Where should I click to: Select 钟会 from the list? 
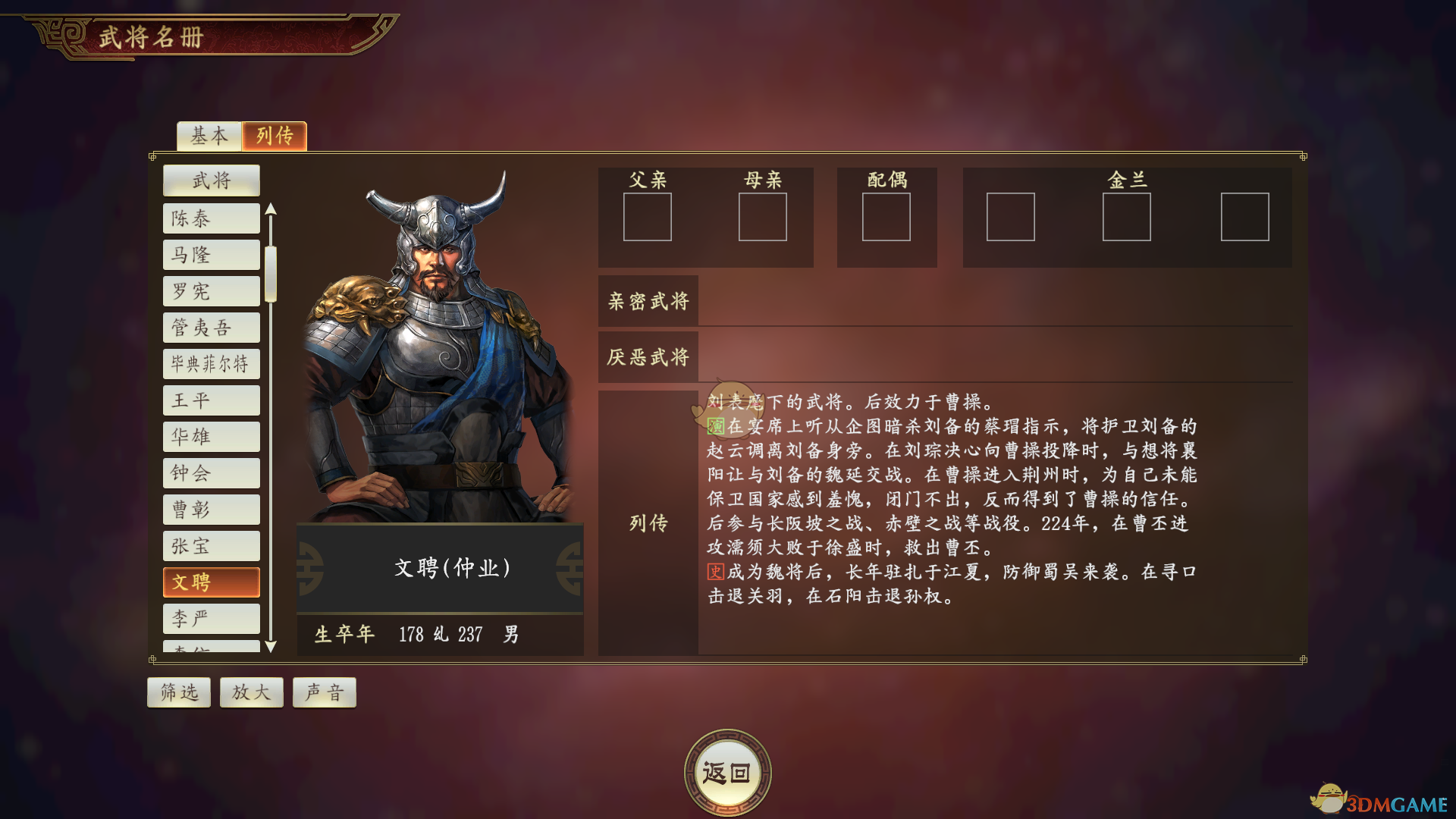(211, 472)
